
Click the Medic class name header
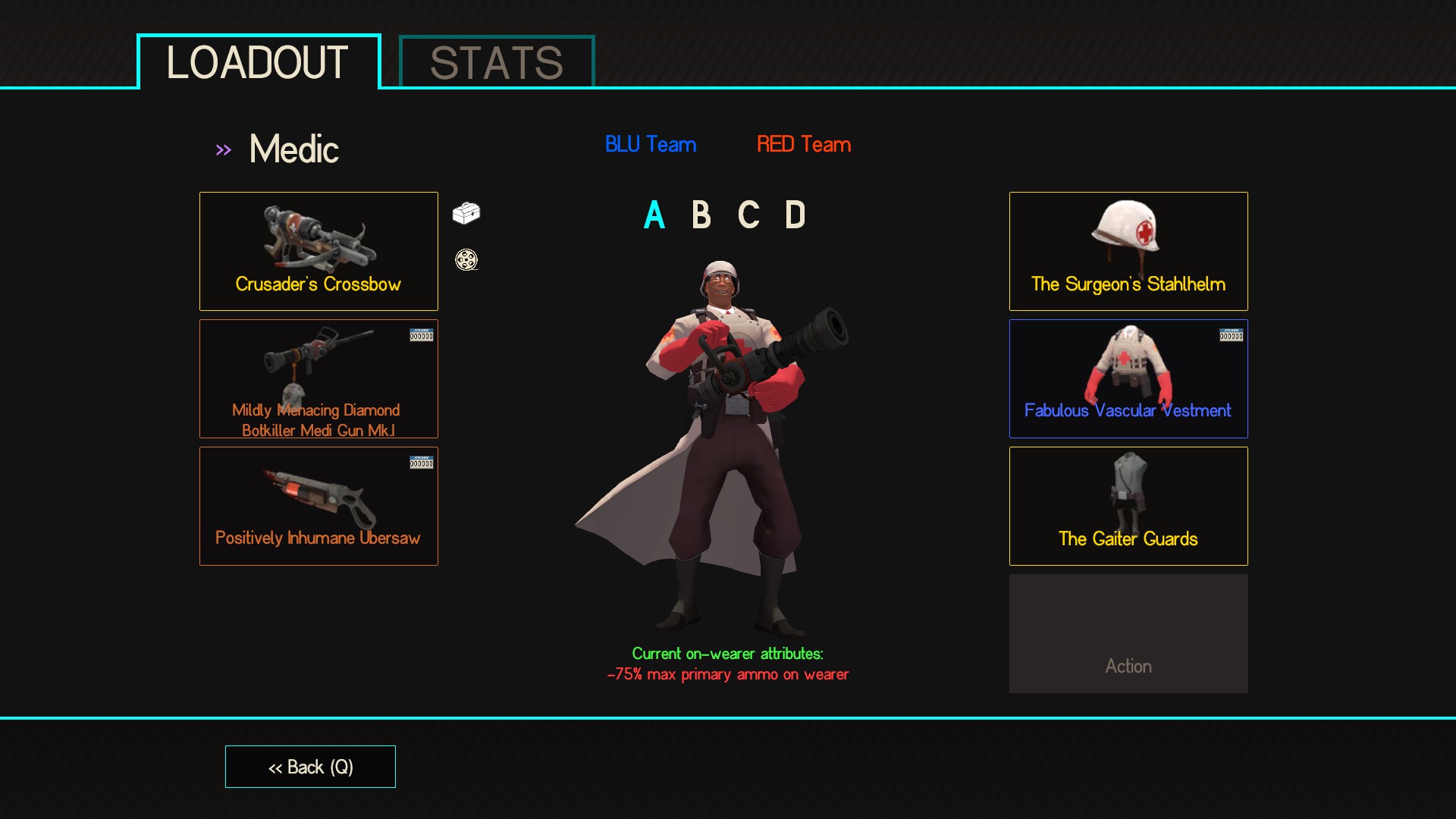pos(293,149)
